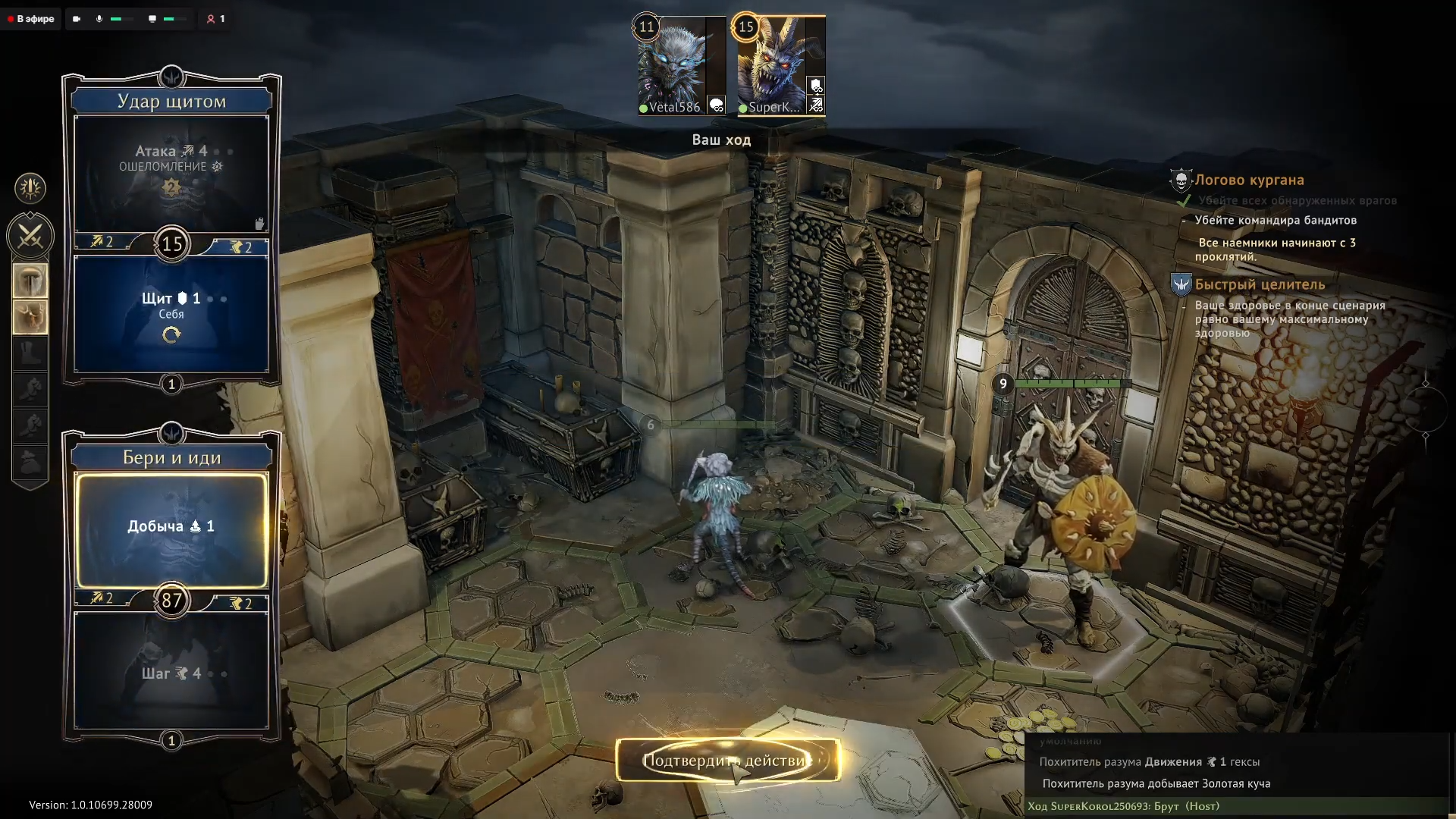Open the Логово кургана scenario objective
The width and height of the screenshot is (1456, 819).
pos(1249,180)
